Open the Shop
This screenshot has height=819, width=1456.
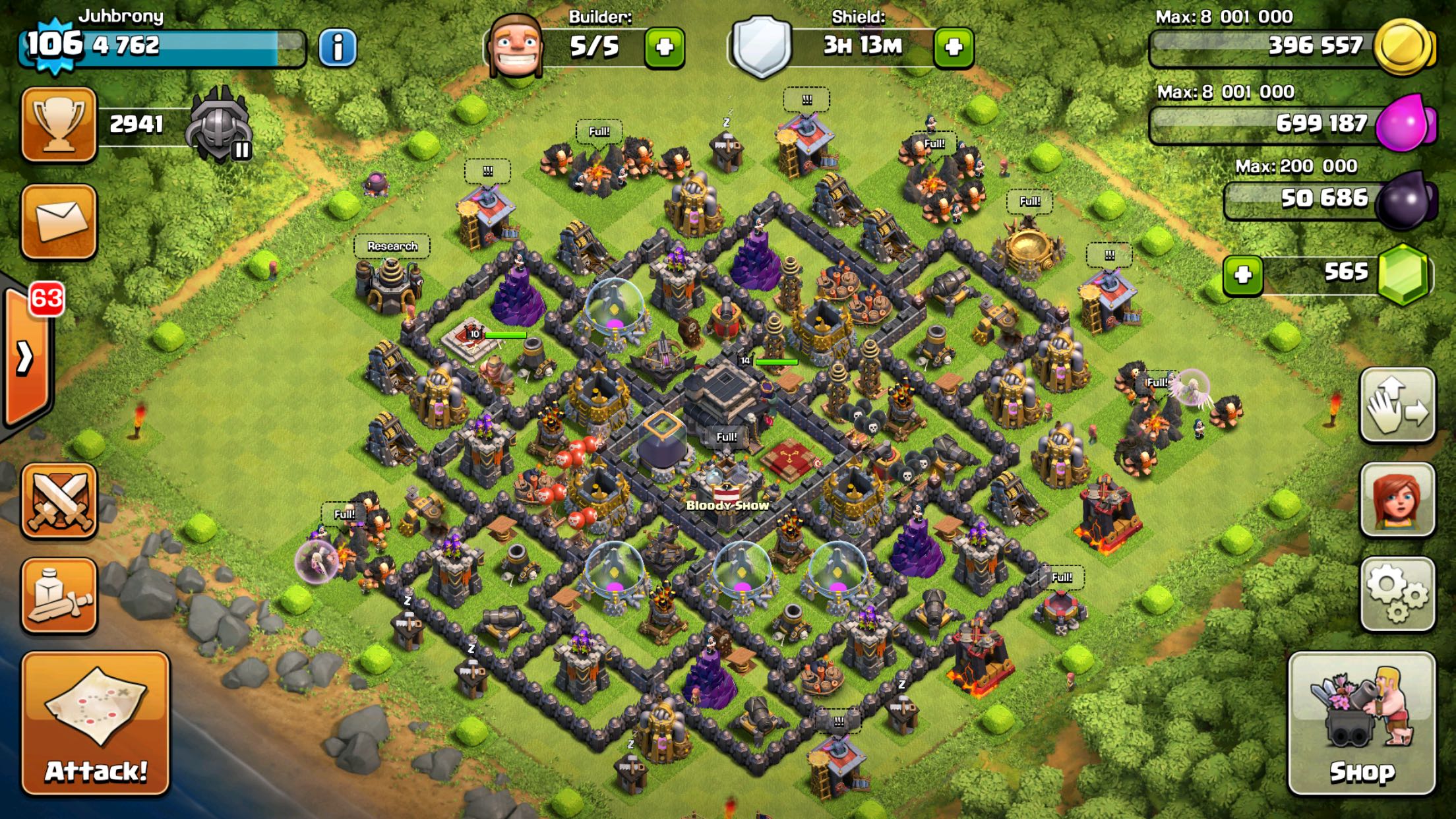click(1362, 723)
